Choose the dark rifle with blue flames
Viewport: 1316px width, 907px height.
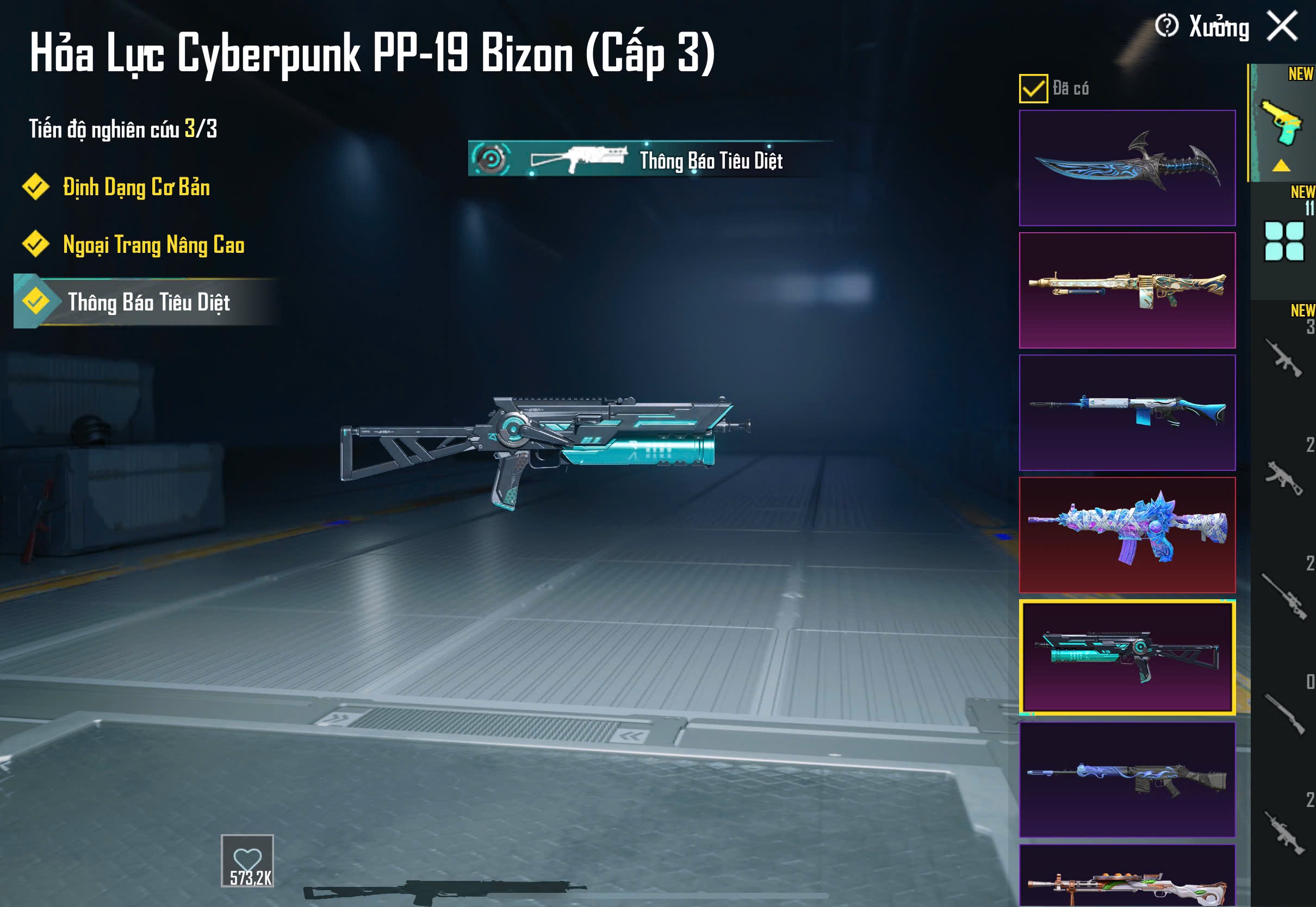1127,779
